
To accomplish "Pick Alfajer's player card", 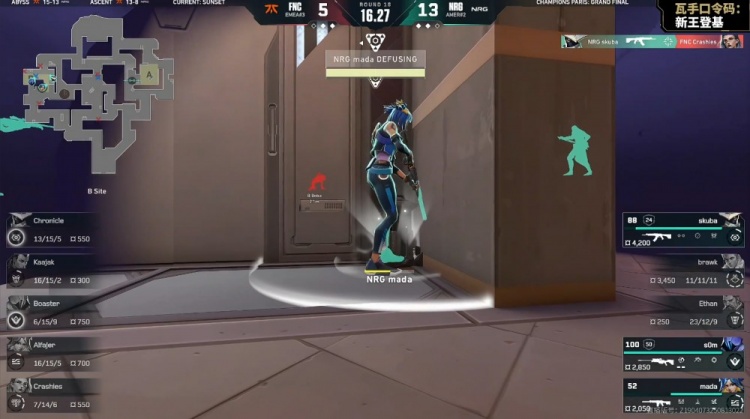I will coord(52,353).
